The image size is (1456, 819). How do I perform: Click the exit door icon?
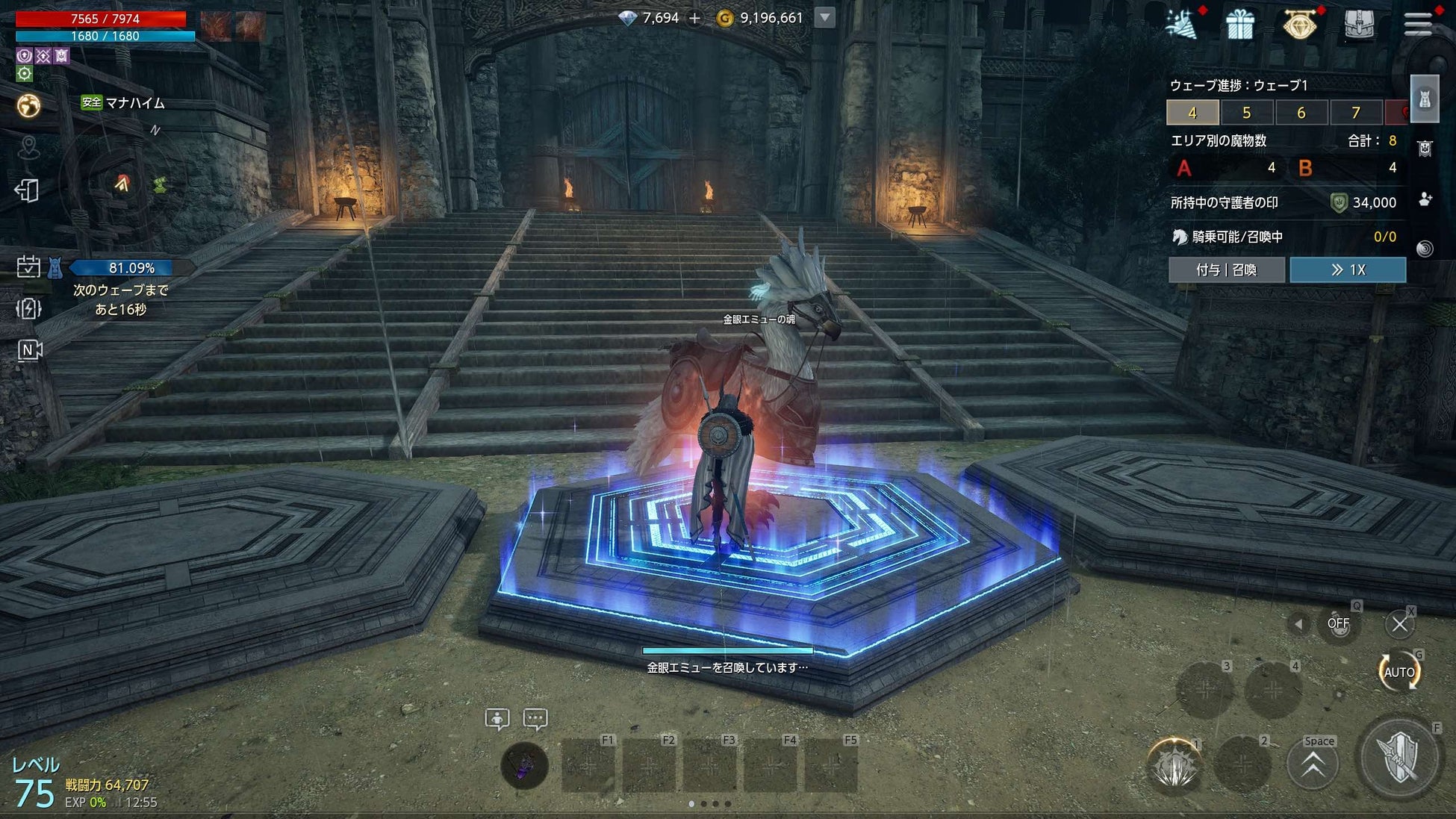(27, 190)
